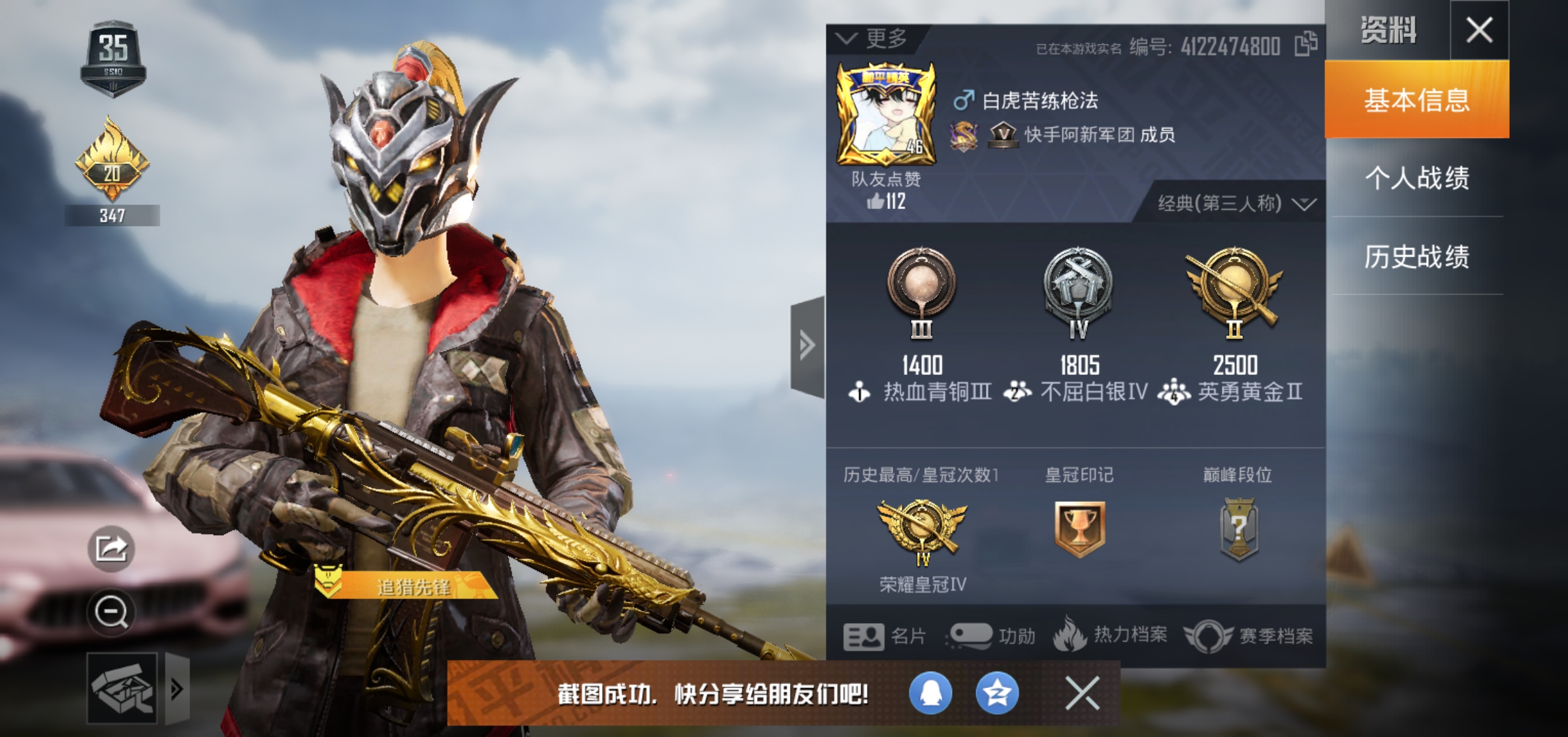Image resolution: width=1568 pixels, height=737 pixels.
Task: Click the magnifier zoom-out button
Action: 111,613
